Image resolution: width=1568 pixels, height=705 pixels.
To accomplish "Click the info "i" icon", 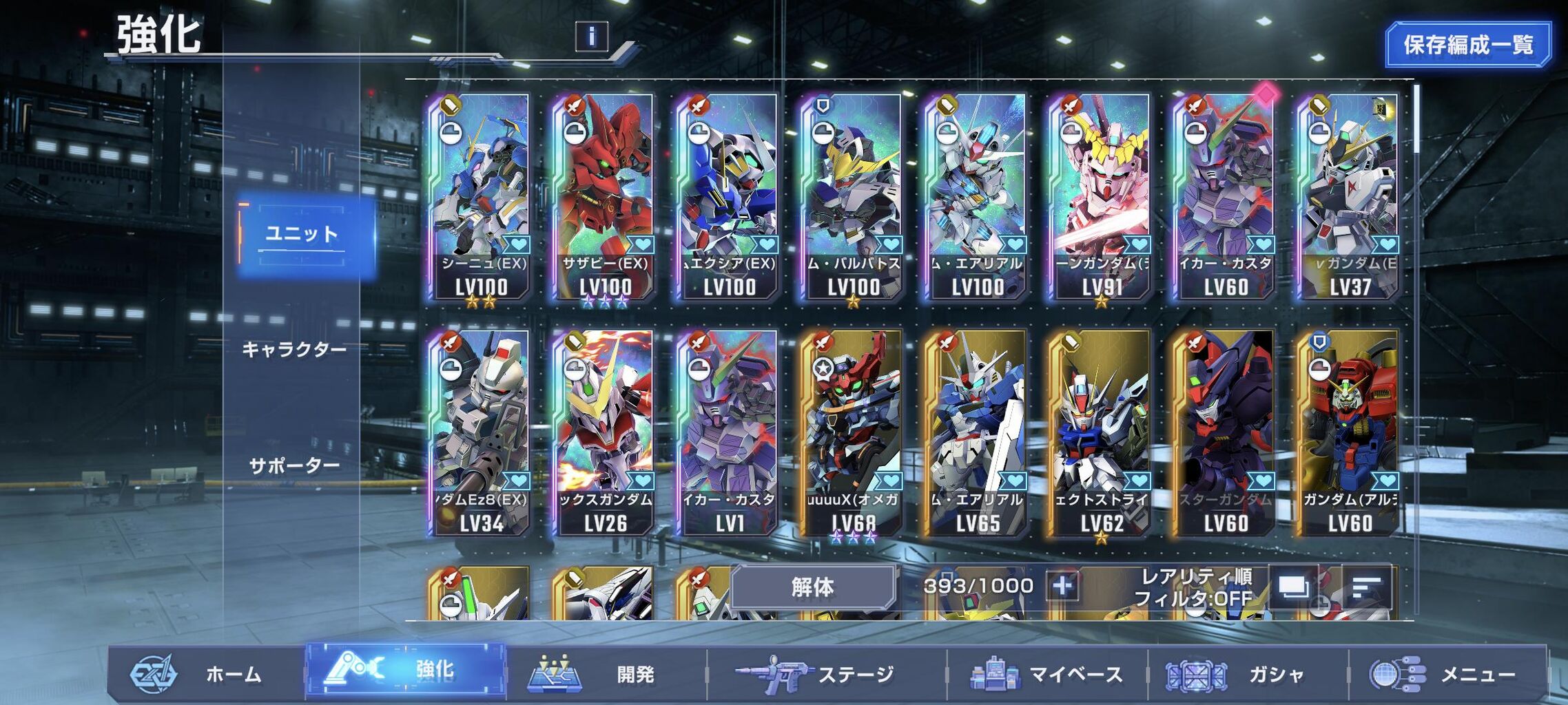I will click(591, 36).
